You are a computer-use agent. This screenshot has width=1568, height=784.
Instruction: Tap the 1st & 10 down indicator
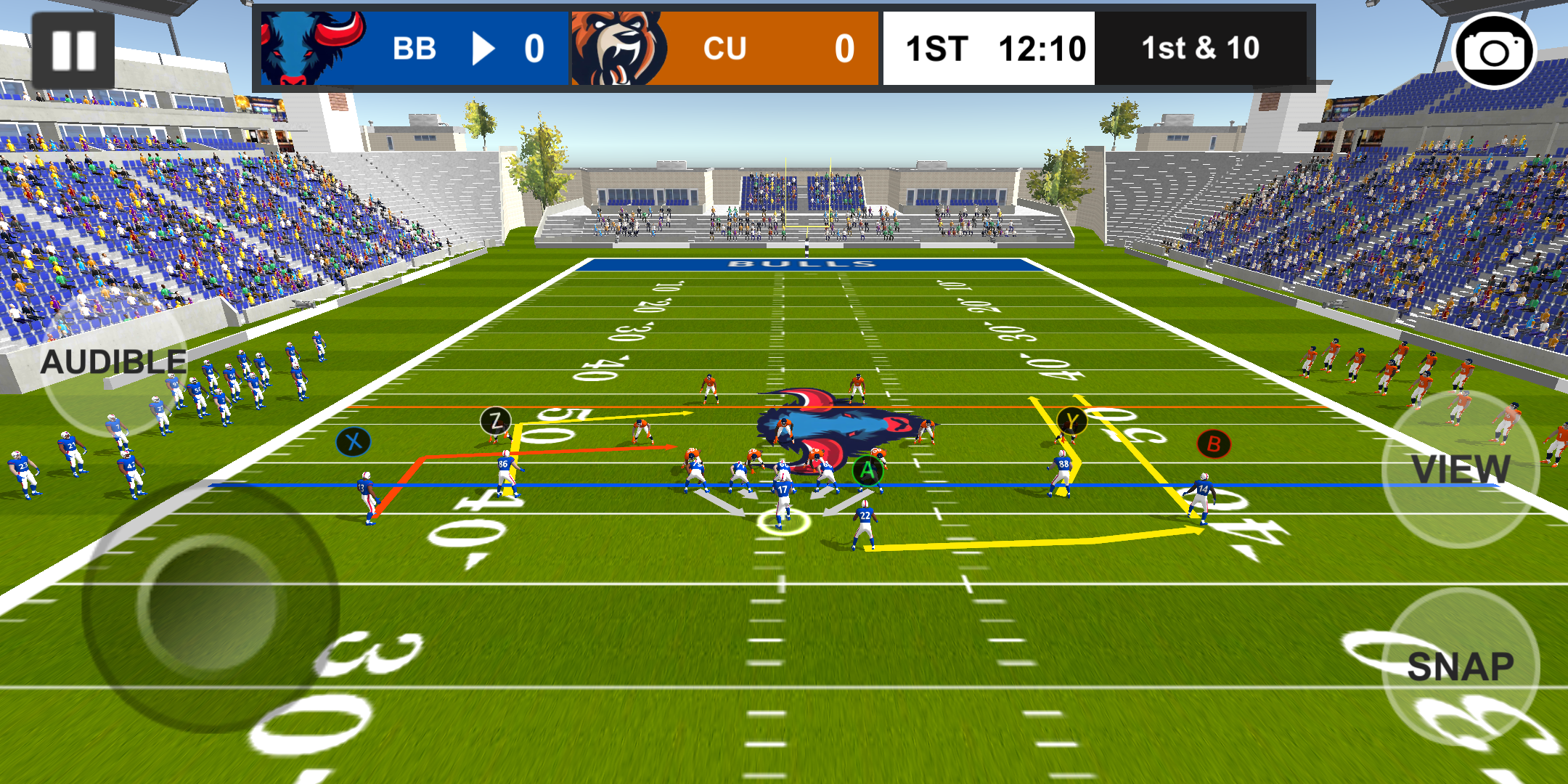(1201, 48)
